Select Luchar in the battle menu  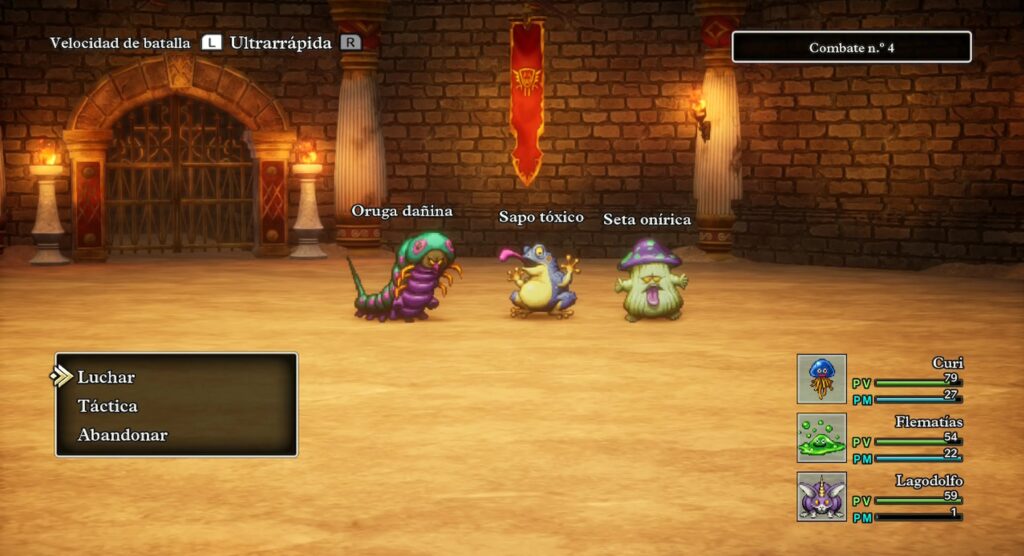pos(106,377)
